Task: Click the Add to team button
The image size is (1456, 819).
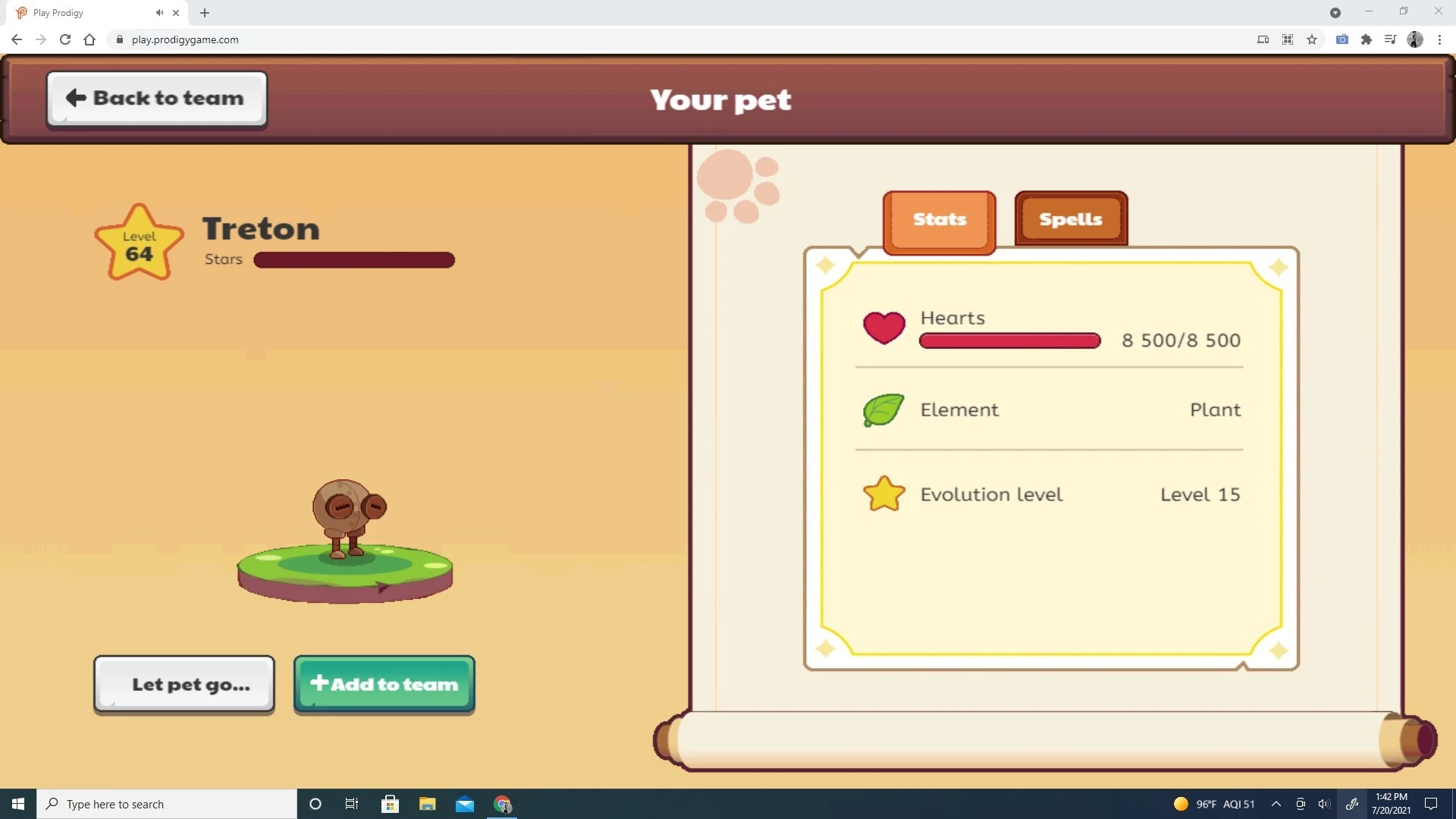Action: (x=384, y=684)
